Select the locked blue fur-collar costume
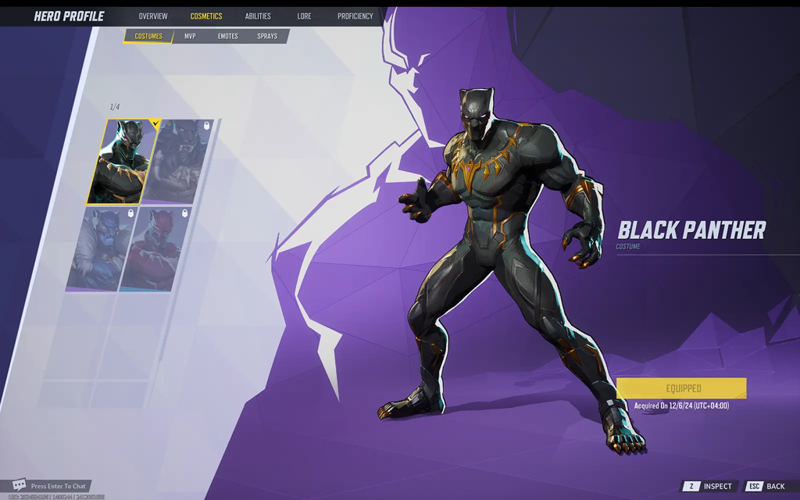The width and height of the screenshot is (800, 500). 103,250
